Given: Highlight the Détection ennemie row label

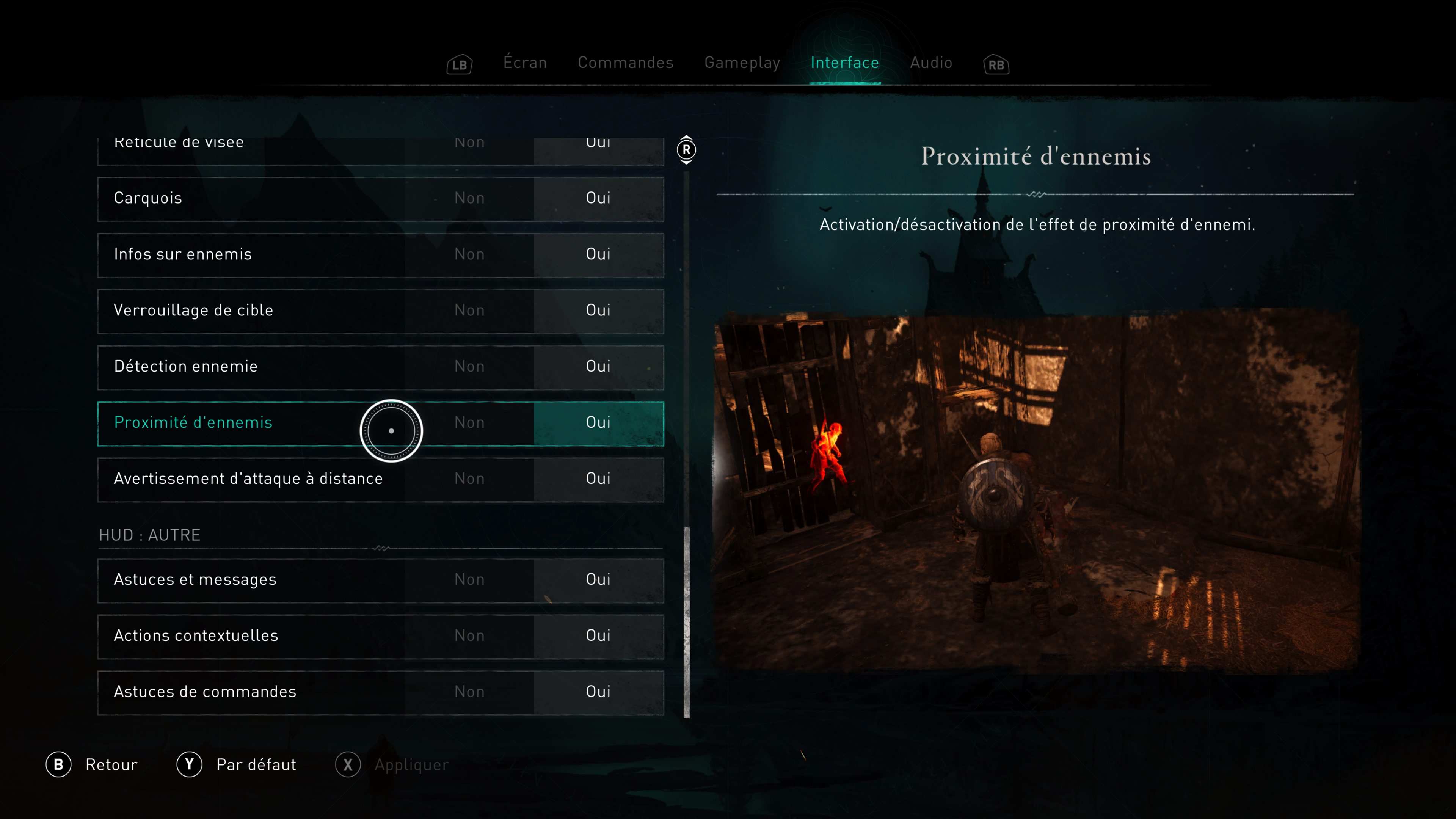Looking at the screenshot, I should point(185,366).
